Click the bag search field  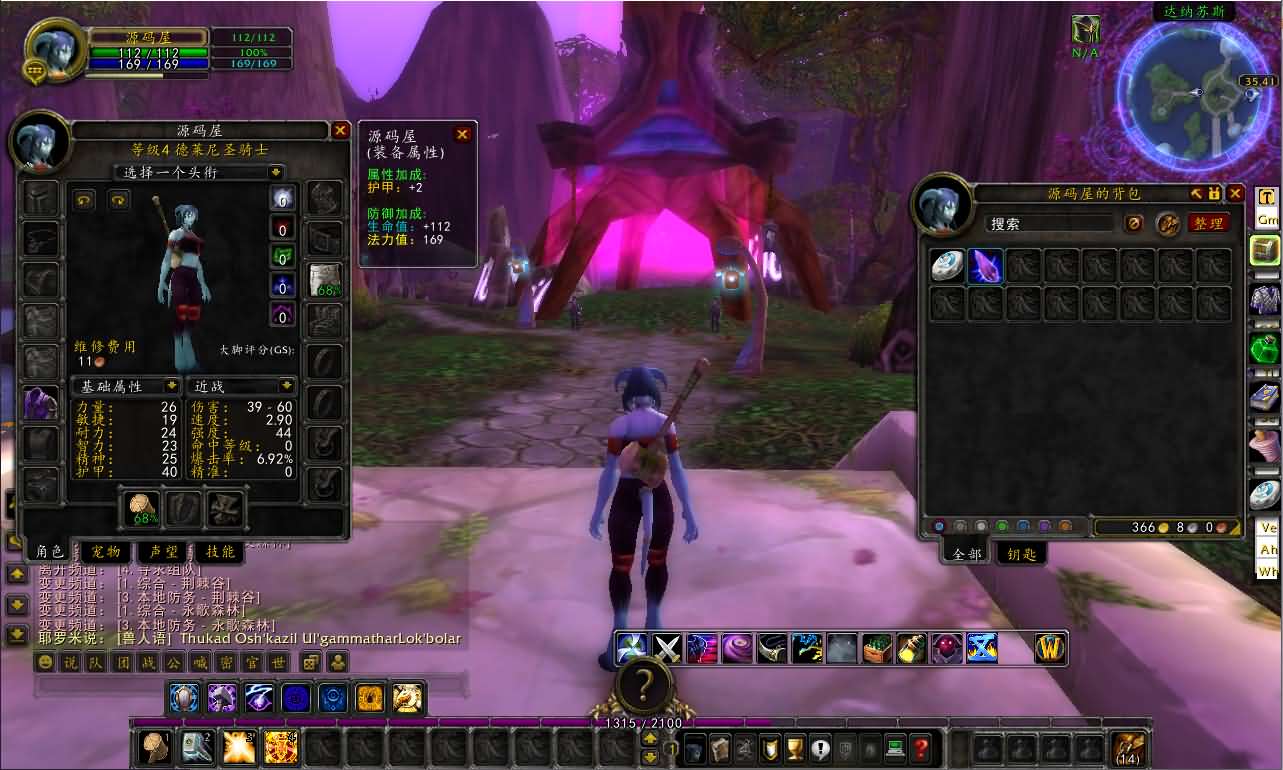[1049, 224]
